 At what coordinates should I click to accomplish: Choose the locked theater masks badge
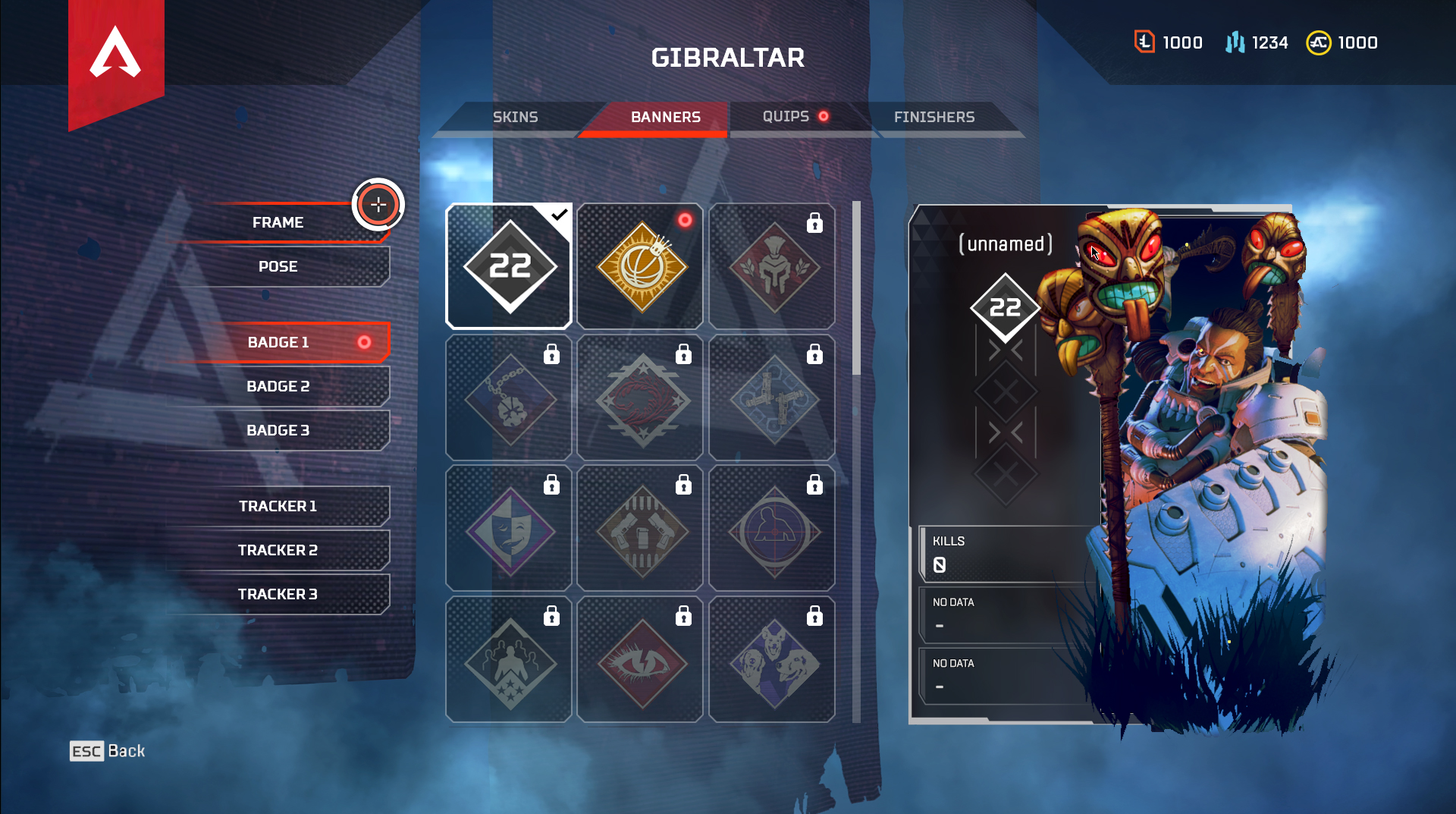click(x=509, y=529)
